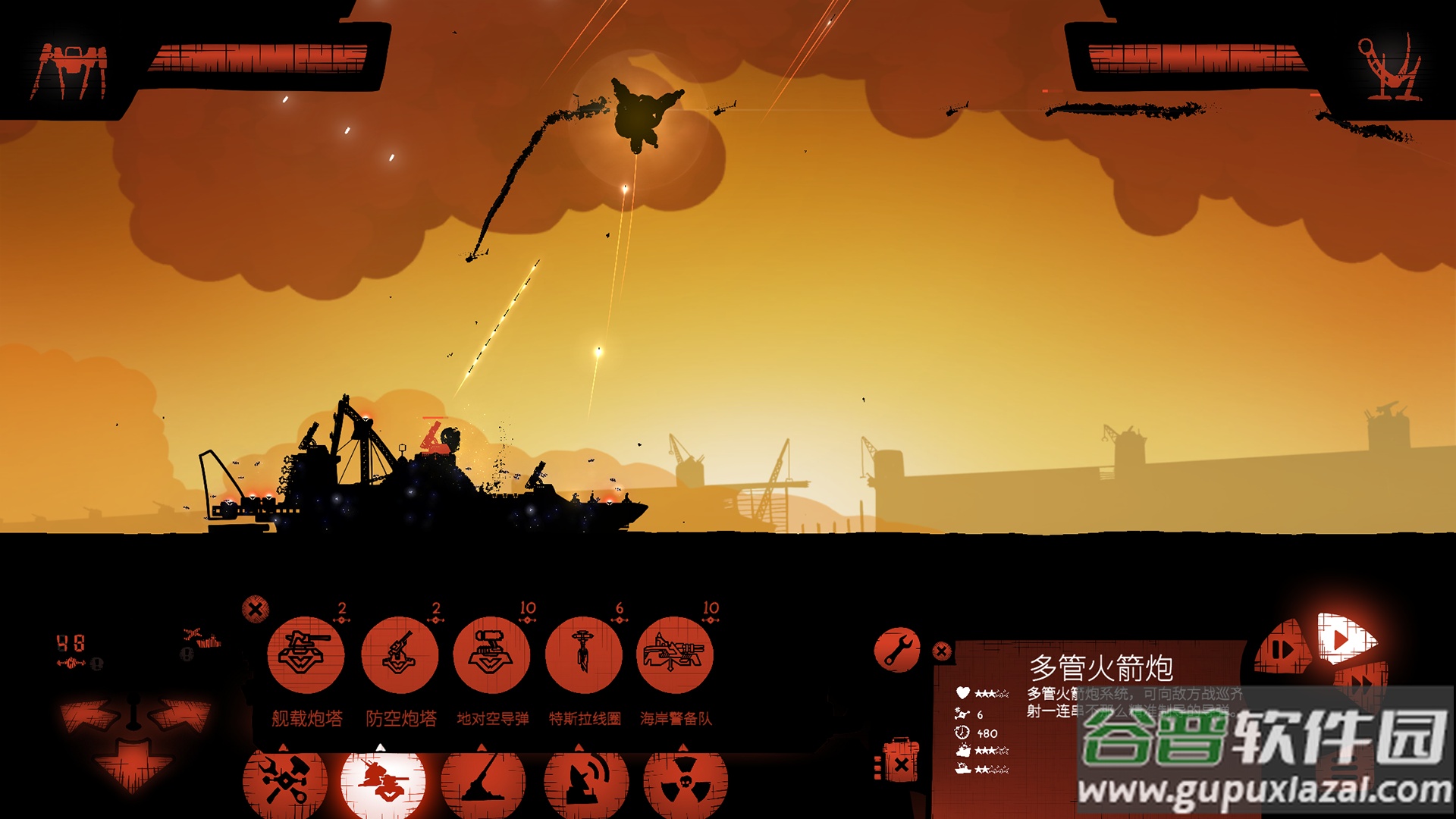Open the wrench-and-hammer repair category
Image resolution: width=1456 pixels, height=819 pixels.
click(284, 781)
